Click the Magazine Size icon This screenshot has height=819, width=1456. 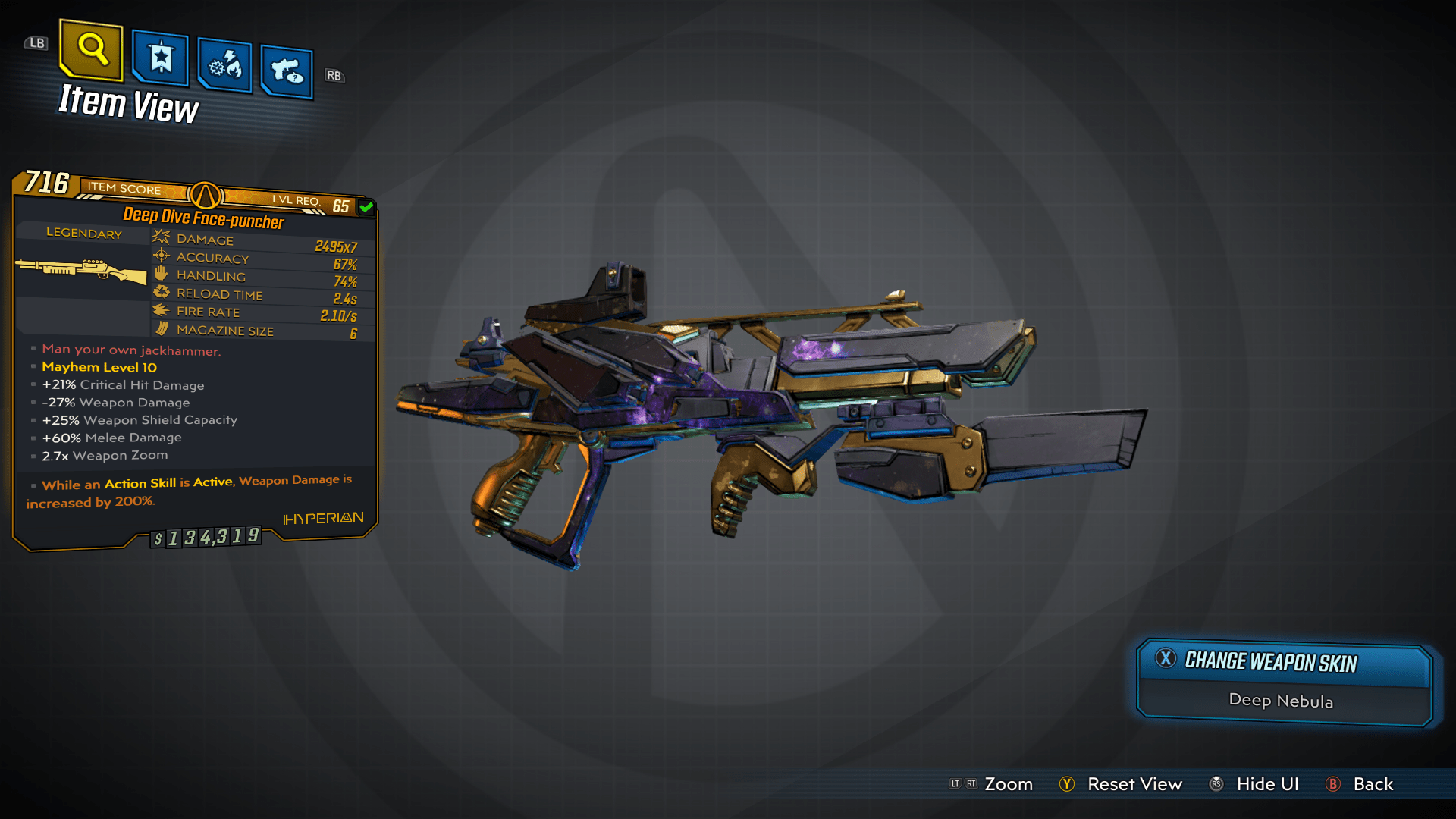(x=160, y=329)
